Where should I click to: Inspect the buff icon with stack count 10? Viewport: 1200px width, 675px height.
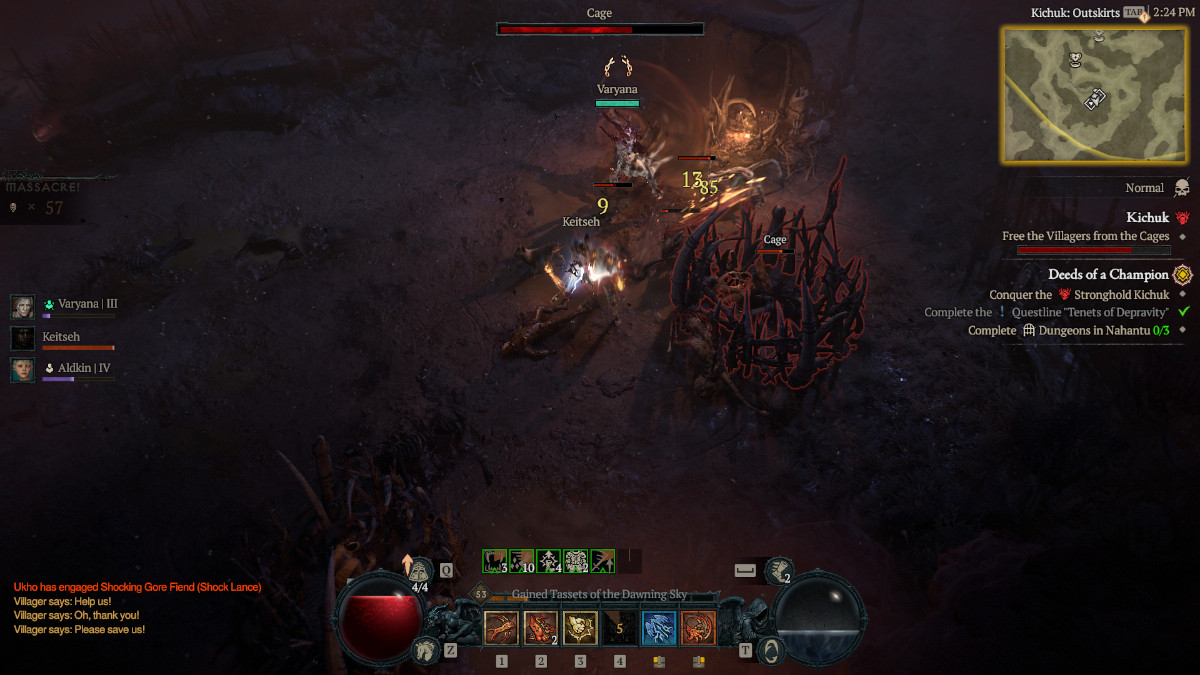(x=521, y=561)
